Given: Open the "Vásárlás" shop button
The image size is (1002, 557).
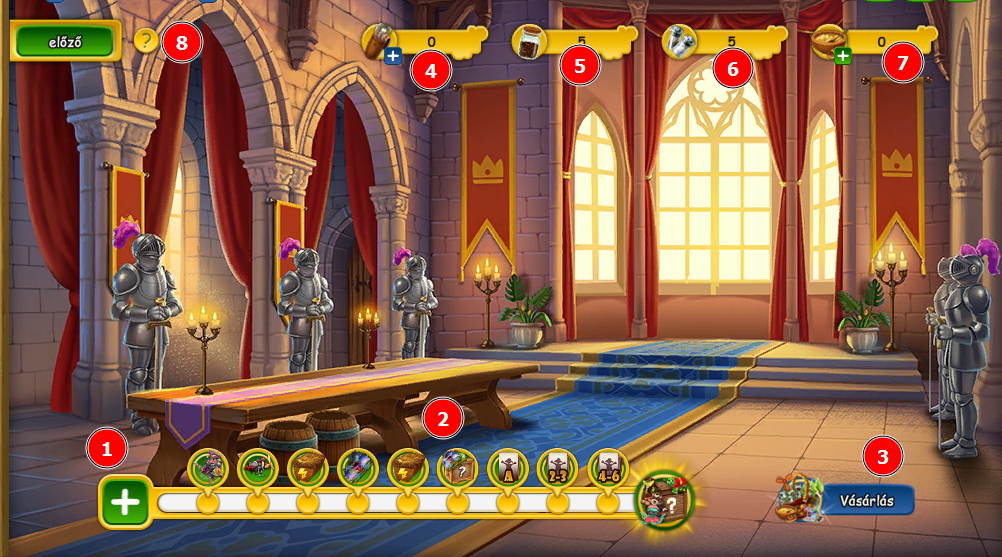Looking at the screenshot, I should [x=866, y=499].
